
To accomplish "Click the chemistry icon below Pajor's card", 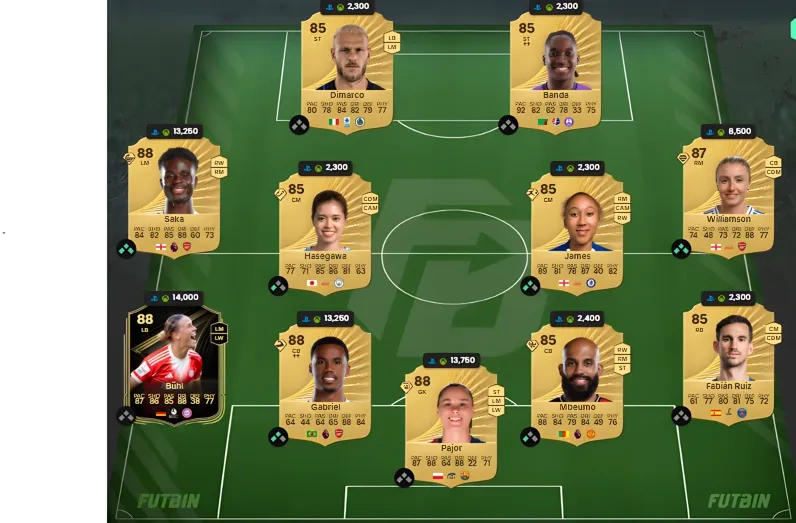I will pos(404,478).
